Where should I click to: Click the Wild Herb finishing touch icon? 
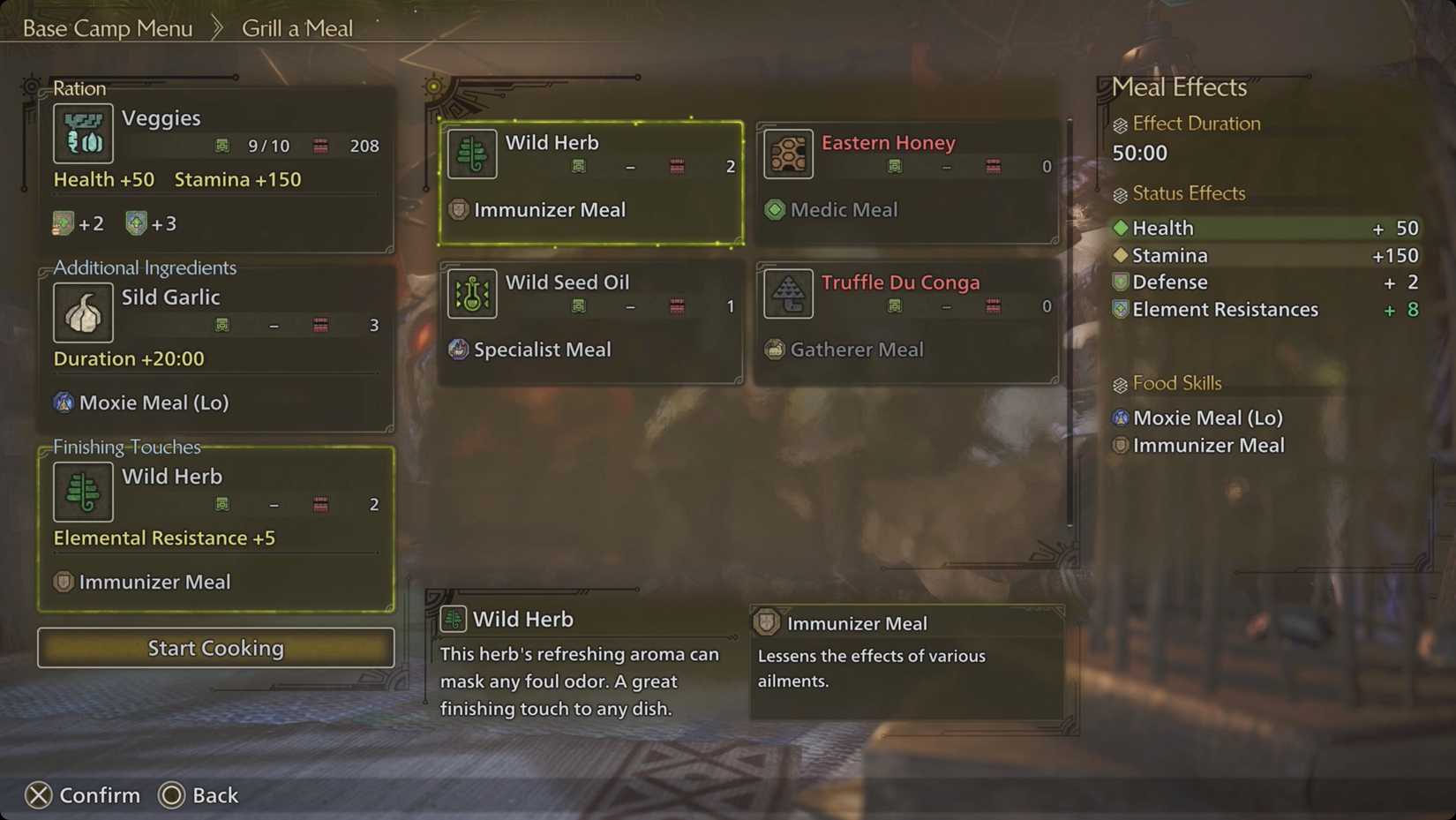coord(83,492)
